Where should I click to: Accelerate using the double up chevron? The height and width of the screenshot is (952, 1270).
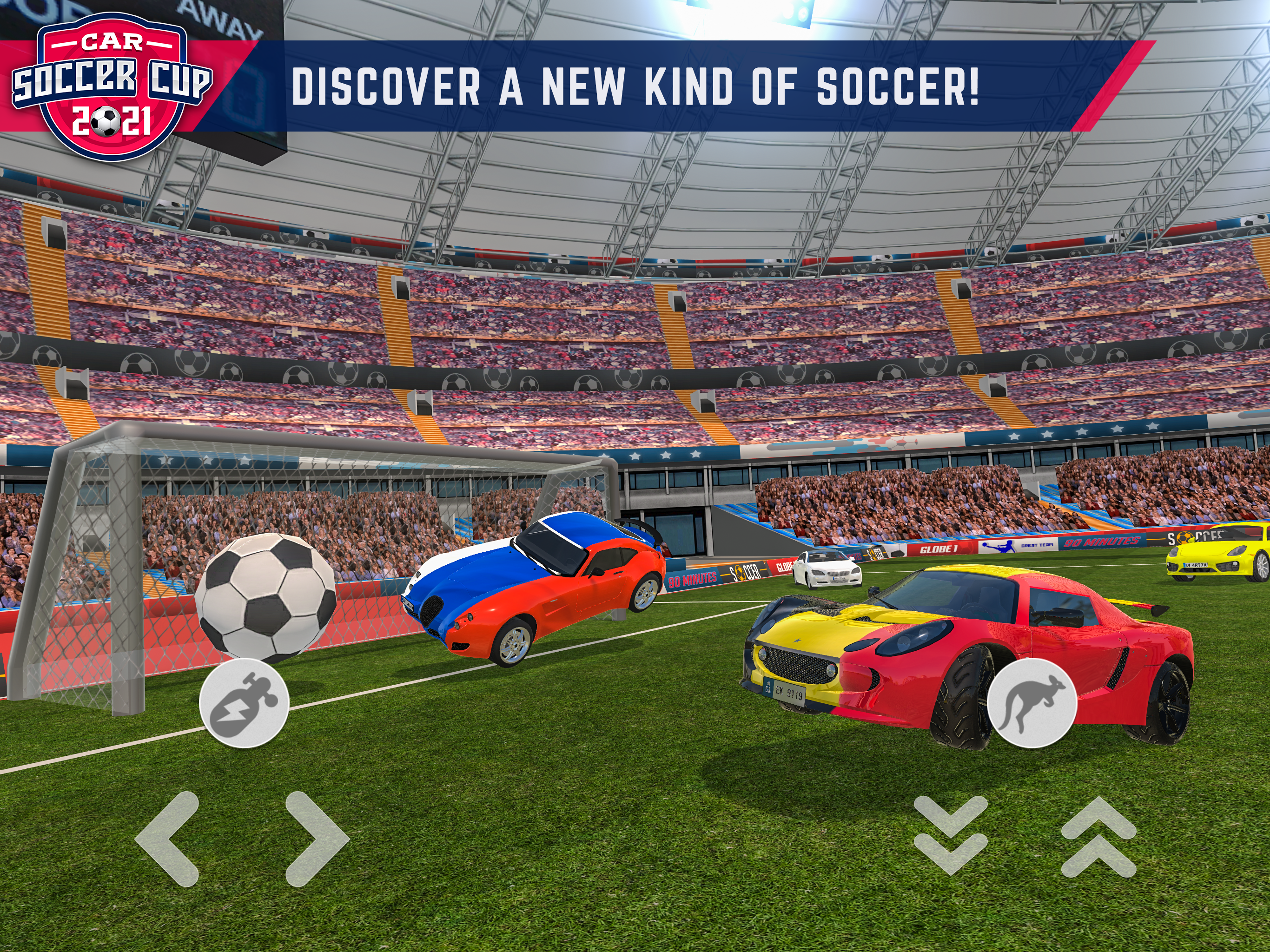pos(1098,837)
